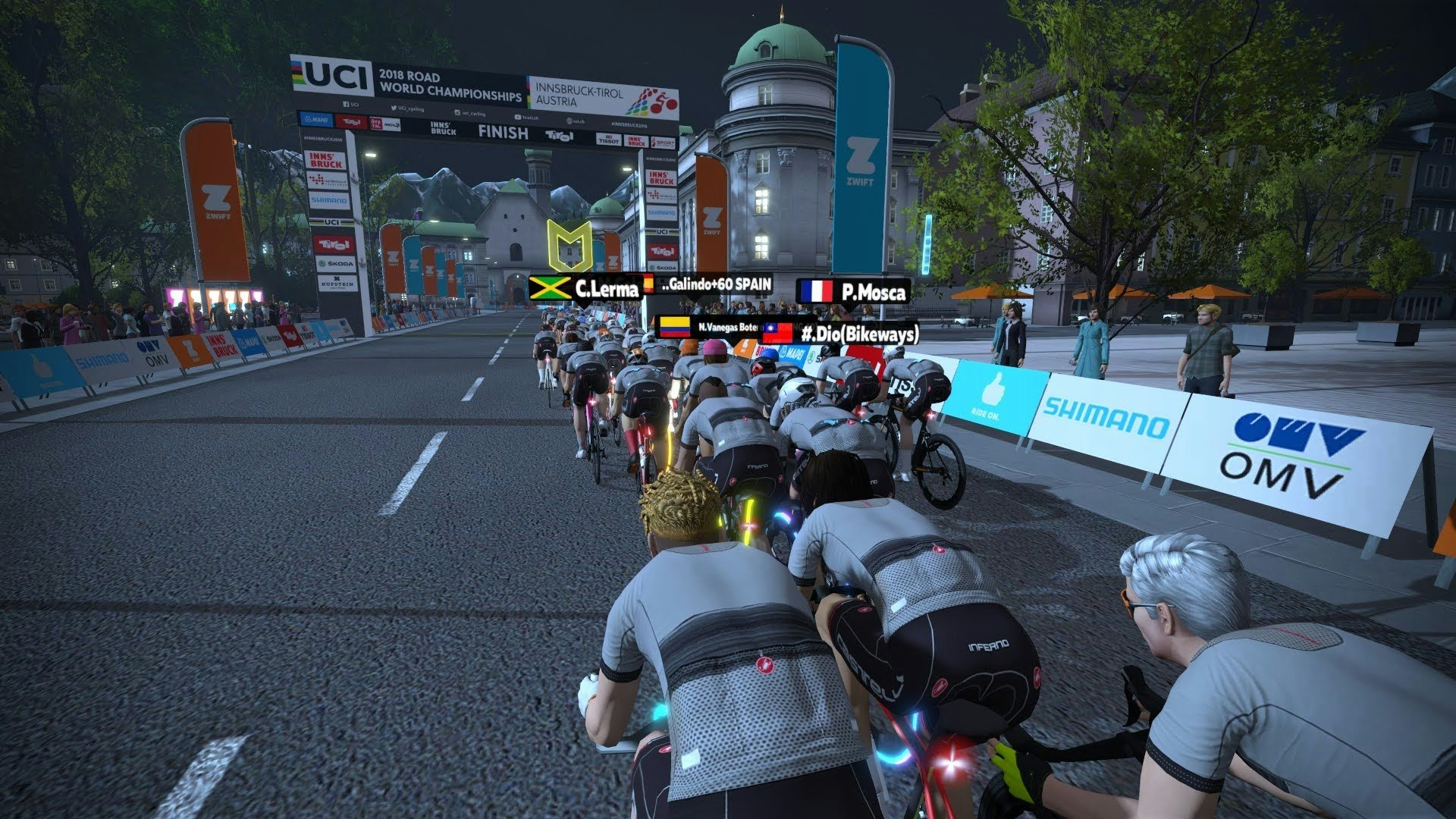Select the C.Lerma rider name tag

point(585,289)
